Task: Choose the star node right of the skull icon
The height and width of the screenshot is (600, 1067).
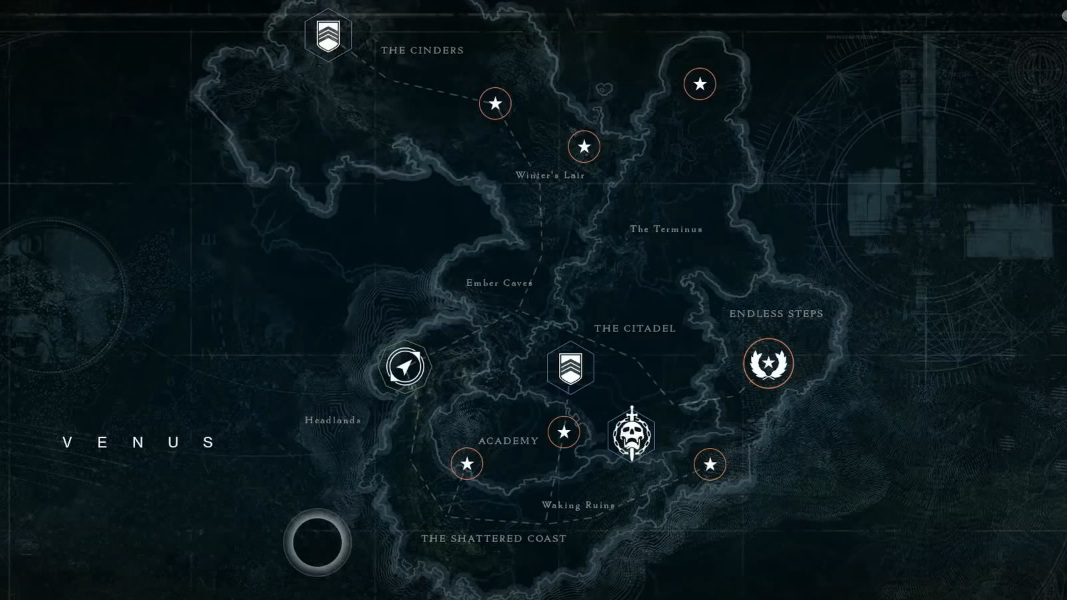Action: click(x=710, y=464)
